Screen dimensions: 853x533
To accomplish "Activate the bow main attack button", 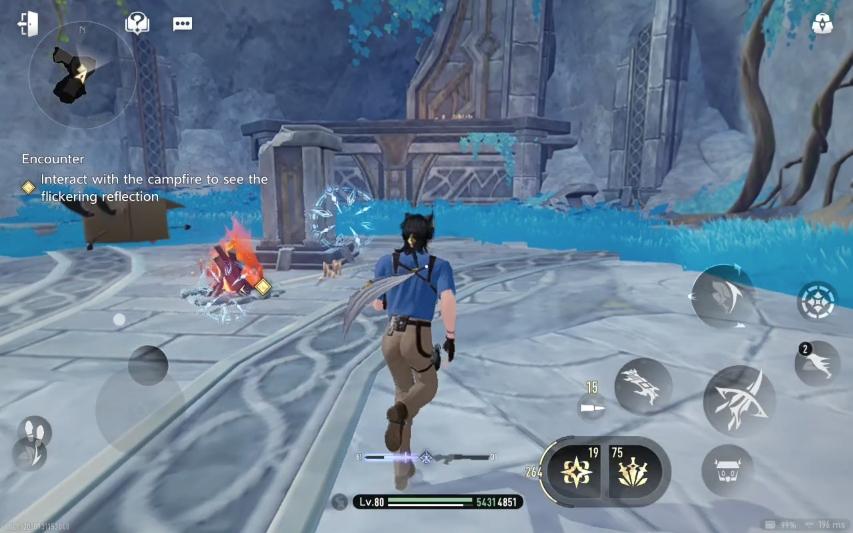I will (738, 399).
